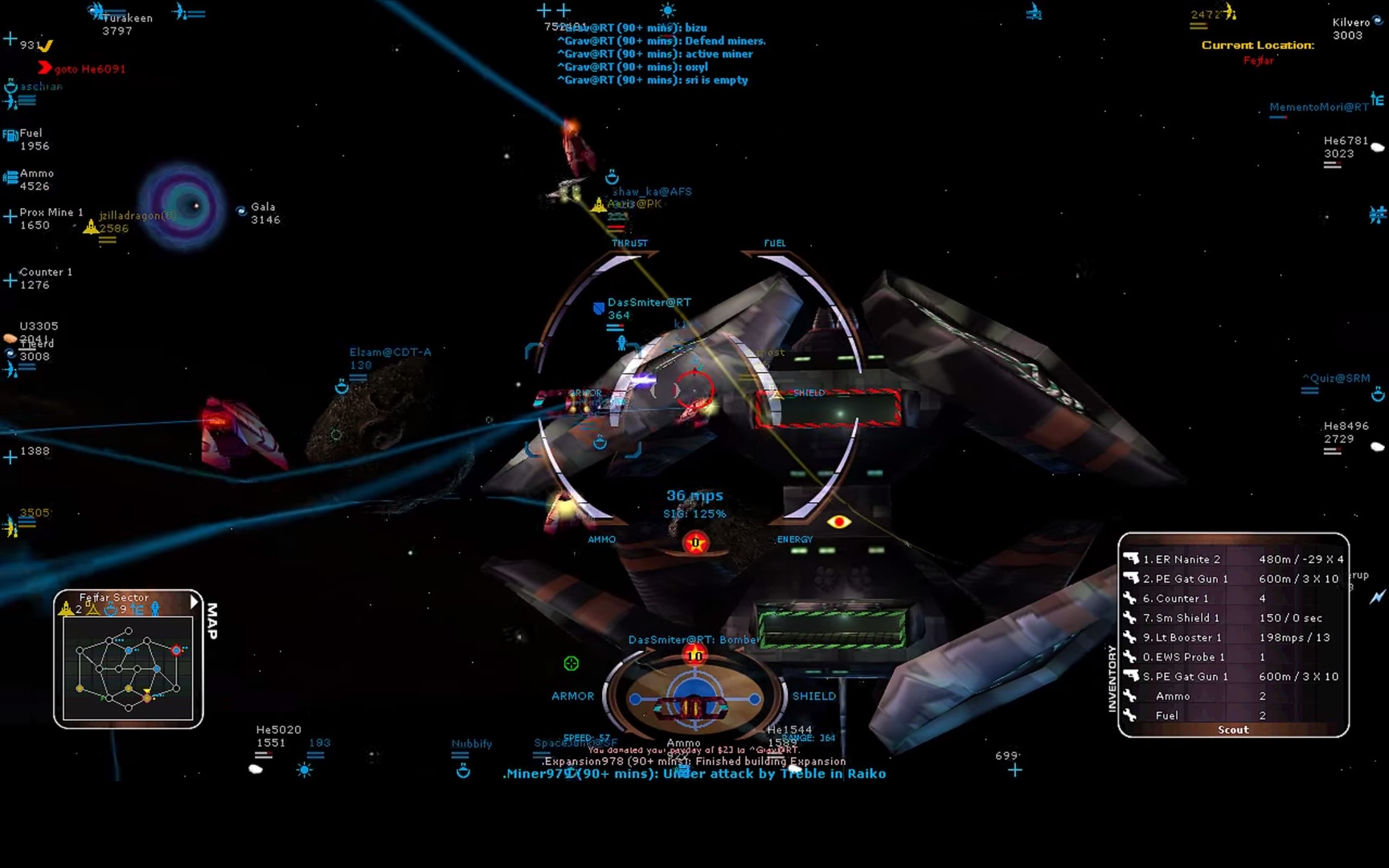Click the Ammo cargo row in the inventory panel
Image resolution: width=1389 pixels, height=868 pixels.
1173,696
